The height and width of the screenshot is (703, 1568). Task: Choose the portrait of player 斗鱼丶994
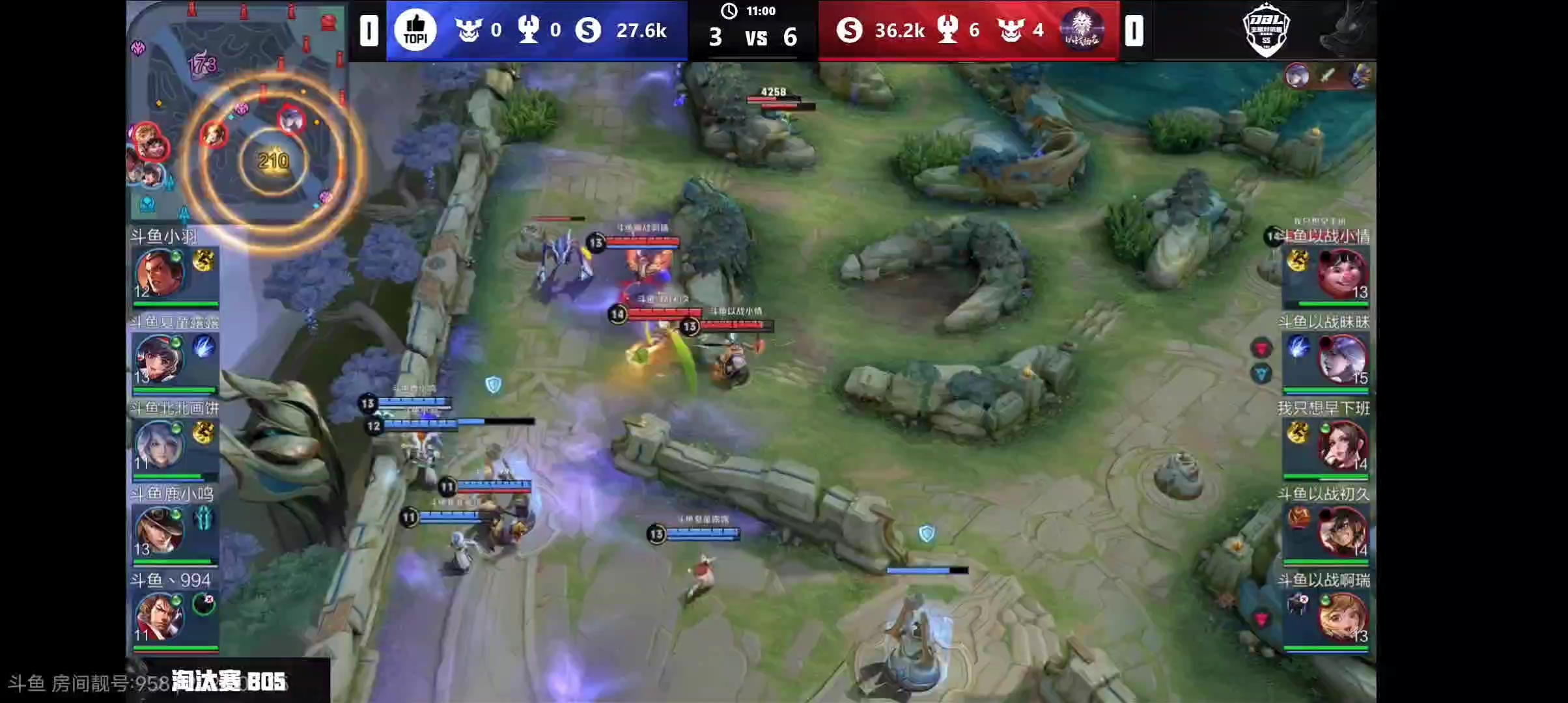pyautogui.click(x=158, y=617)
